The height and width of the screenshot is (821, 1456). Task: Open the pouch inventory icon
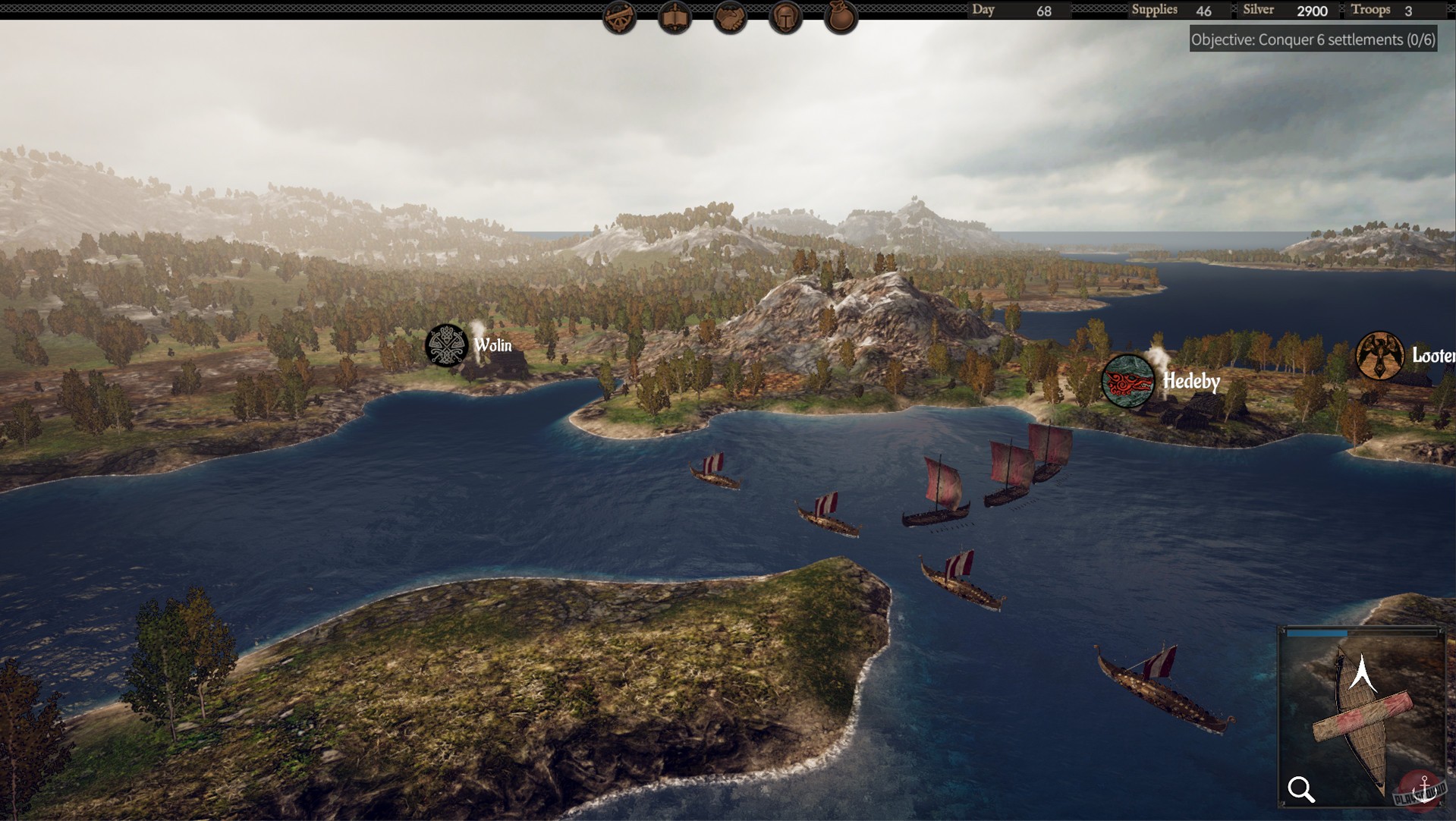(x=841, y=17)
